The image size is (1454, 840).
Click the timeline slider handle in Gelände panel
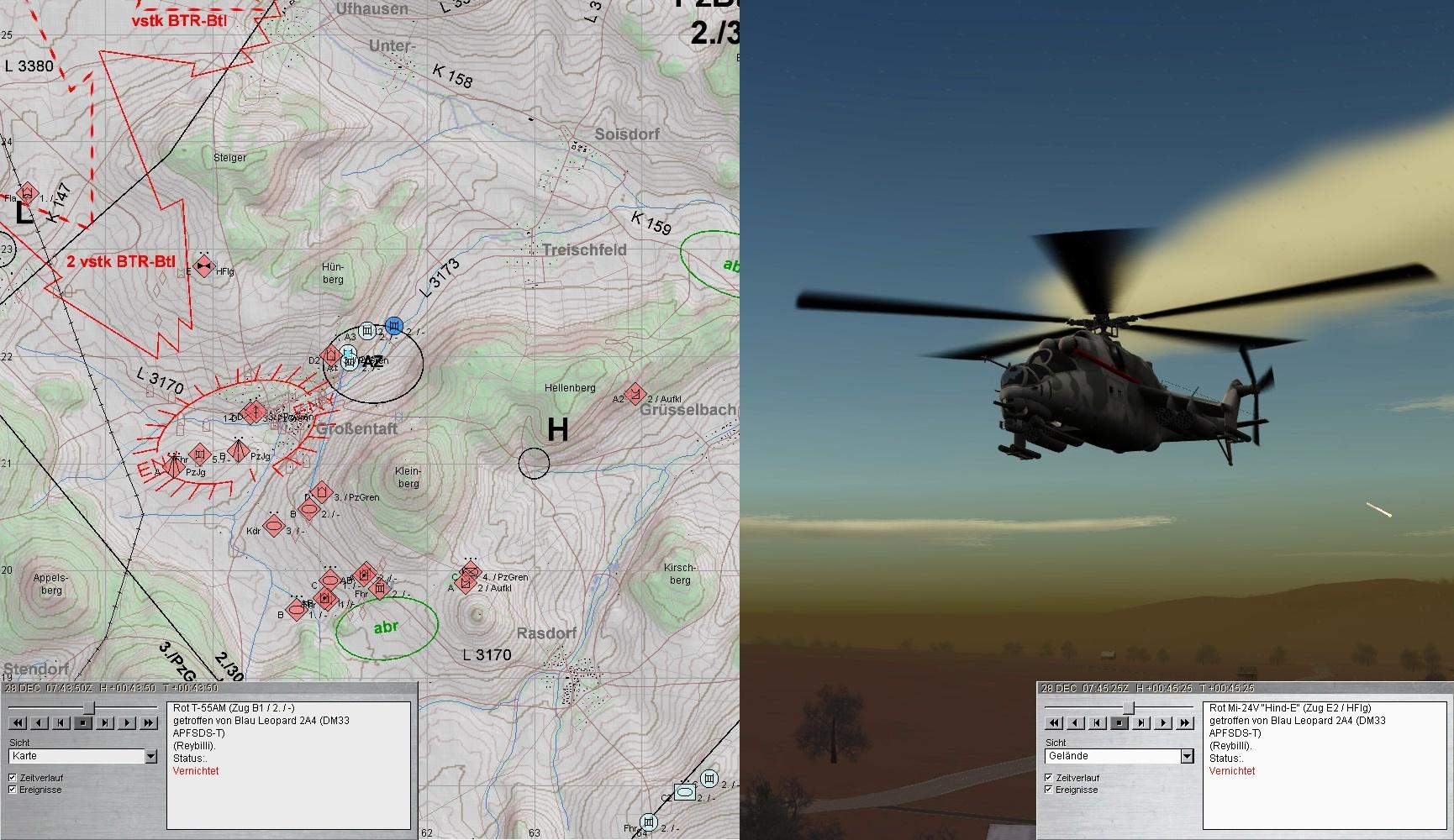pos(1129,708)
